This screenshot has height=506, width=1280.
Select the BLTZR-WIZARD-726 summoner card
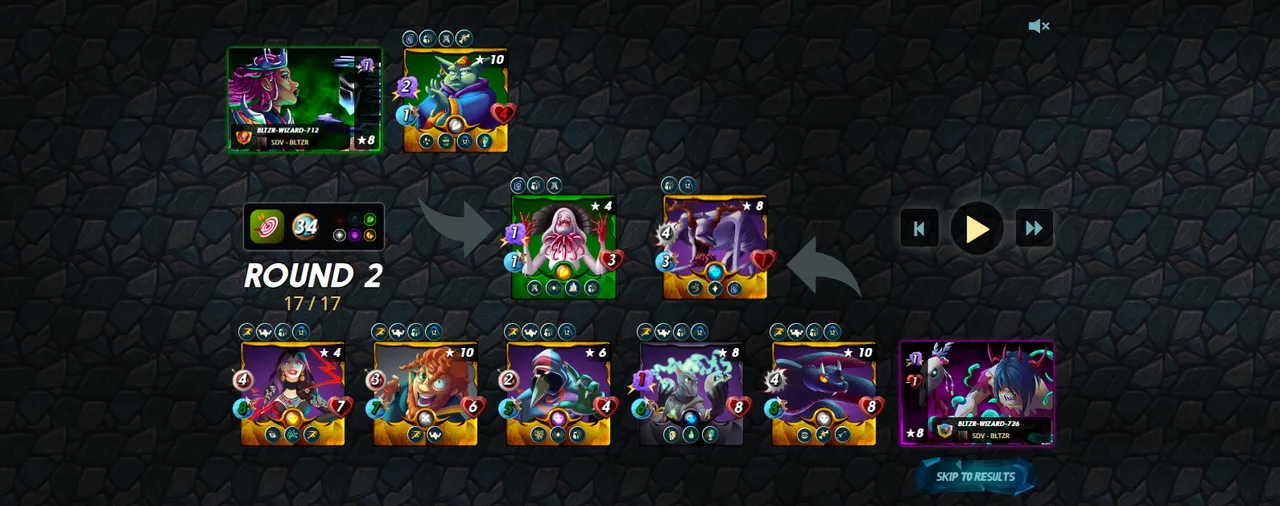(x=977, y=393)
